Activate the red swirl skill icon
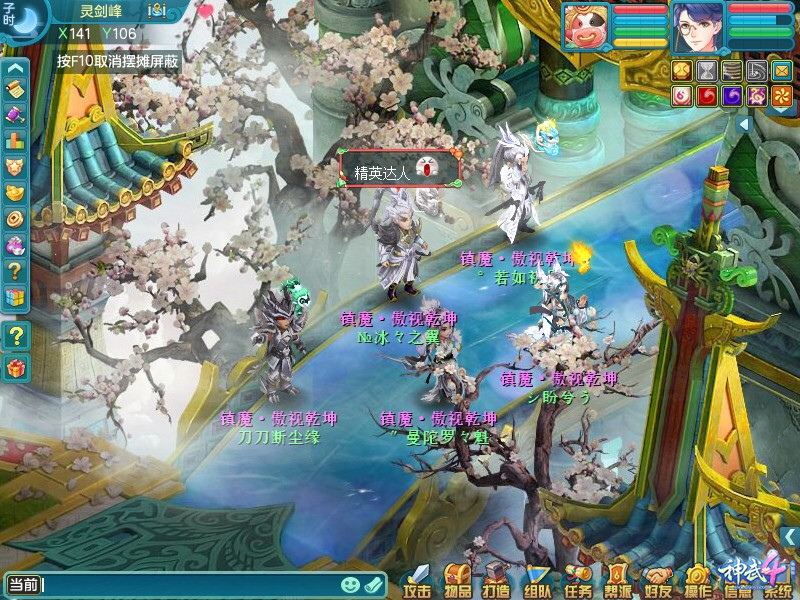 pyautogui.click(x=707, y=95)
